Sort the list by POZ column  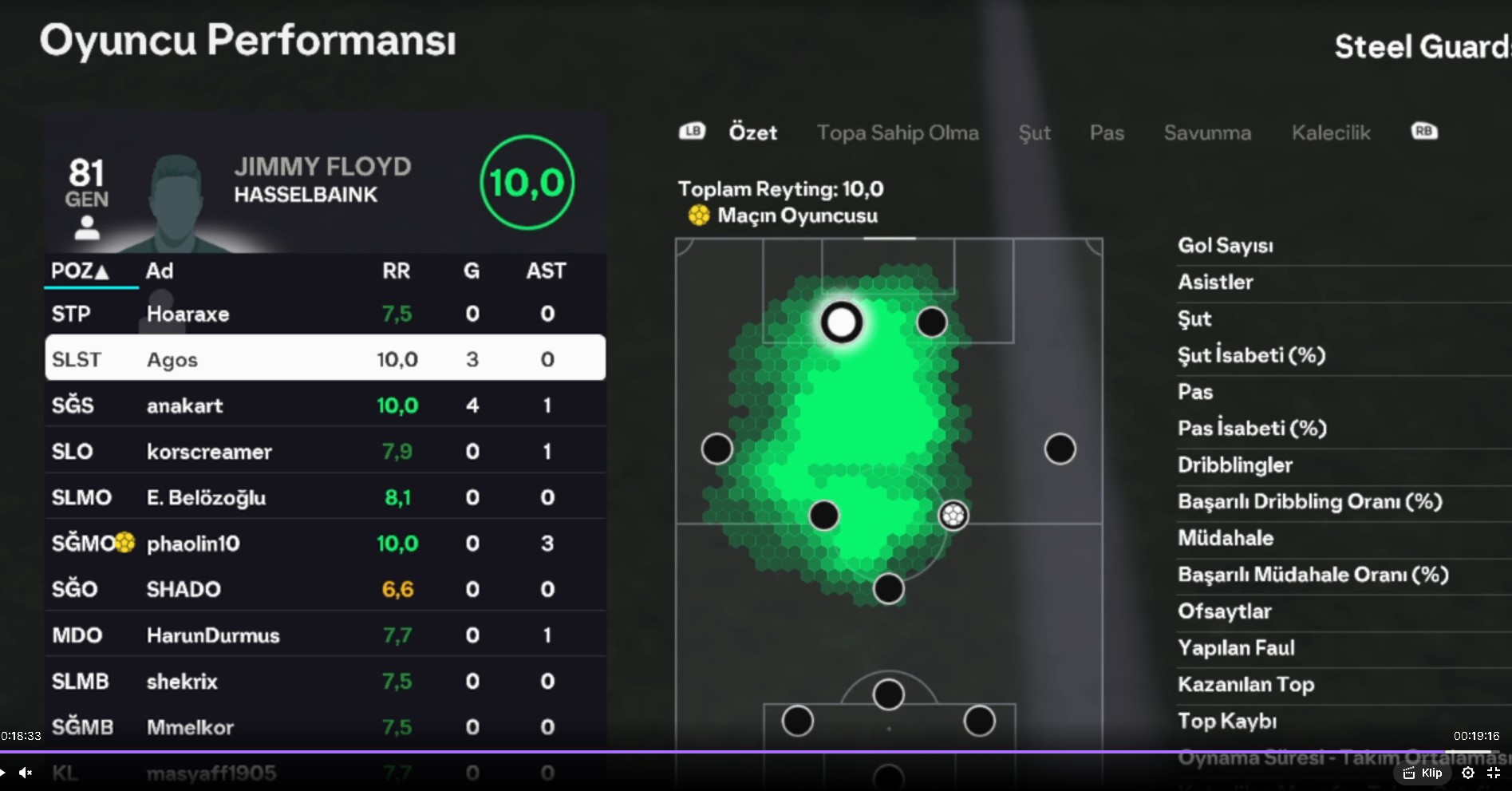click(80, 271)
